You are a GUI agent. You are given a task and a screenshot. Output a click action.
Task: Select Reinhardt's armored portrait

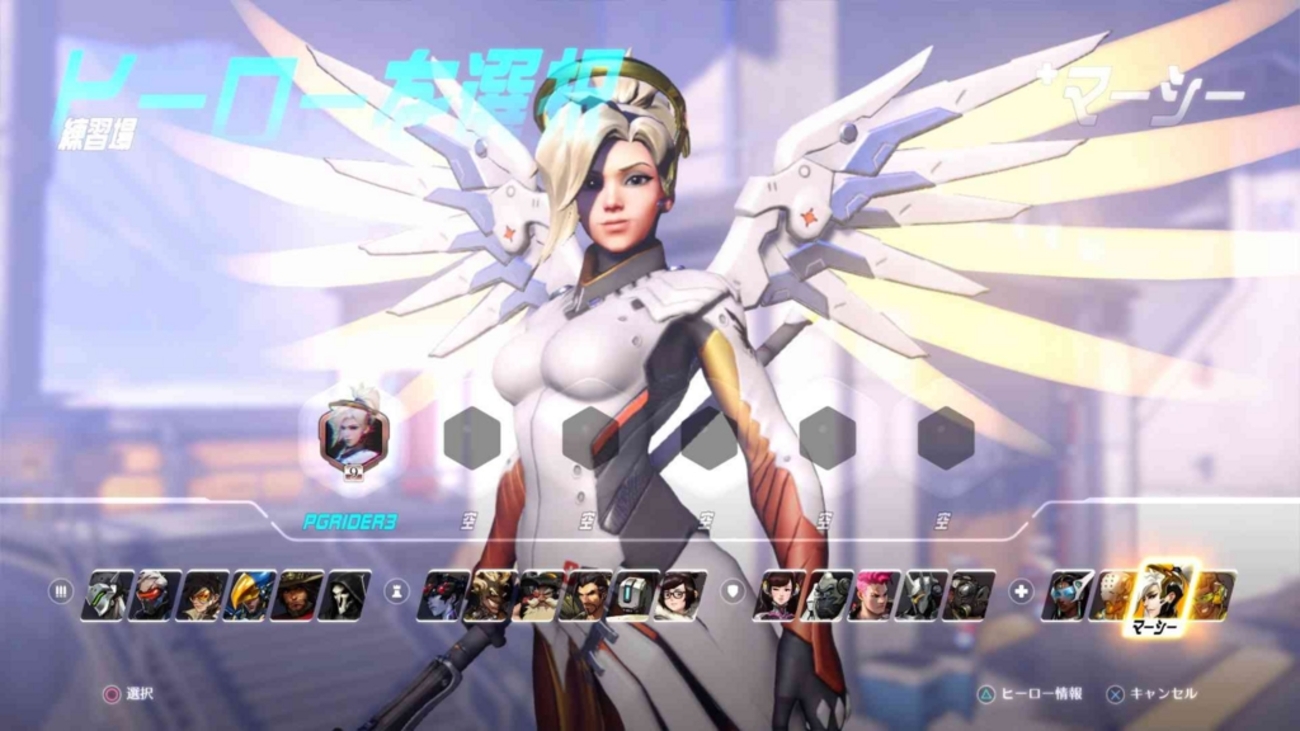tap(922, 595)
